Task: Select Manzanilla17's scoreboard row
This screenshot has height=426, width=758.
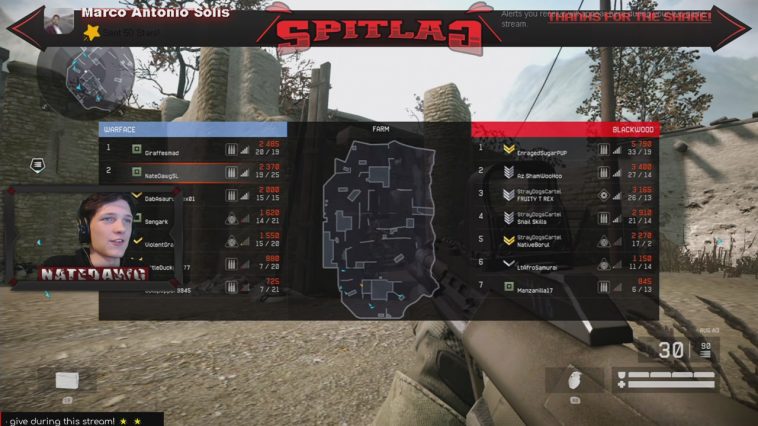Action: (565, 287)
